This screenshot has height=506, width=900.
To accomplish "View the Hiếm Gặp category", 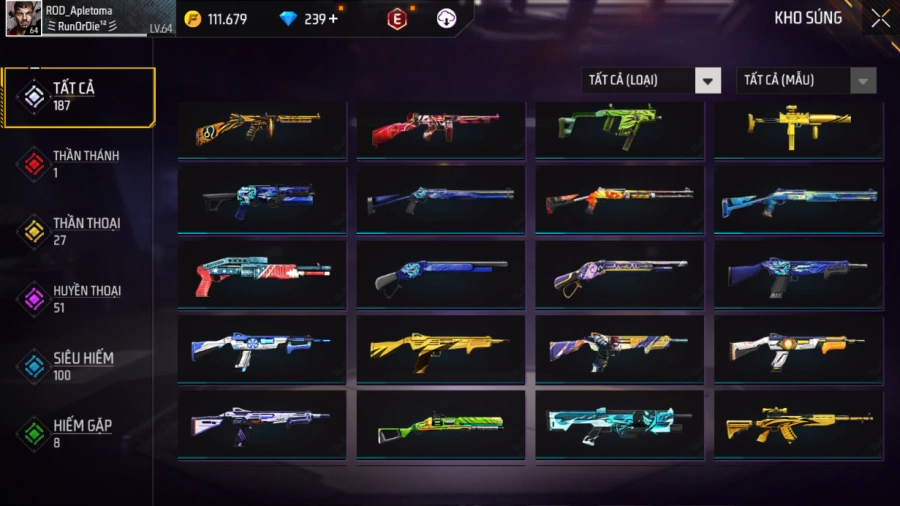I will click(x=78, y=433).
